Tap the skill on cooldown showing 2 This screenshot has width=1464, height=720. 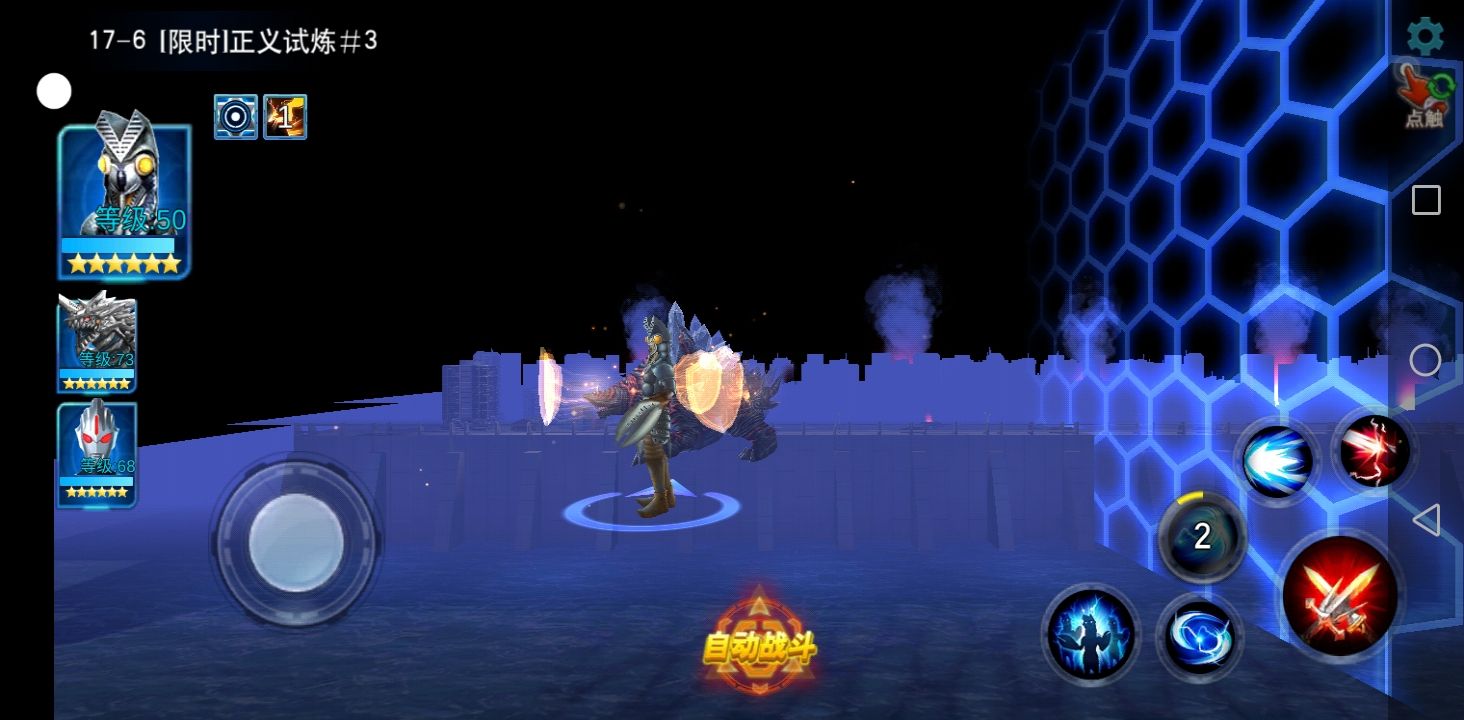1202,537
